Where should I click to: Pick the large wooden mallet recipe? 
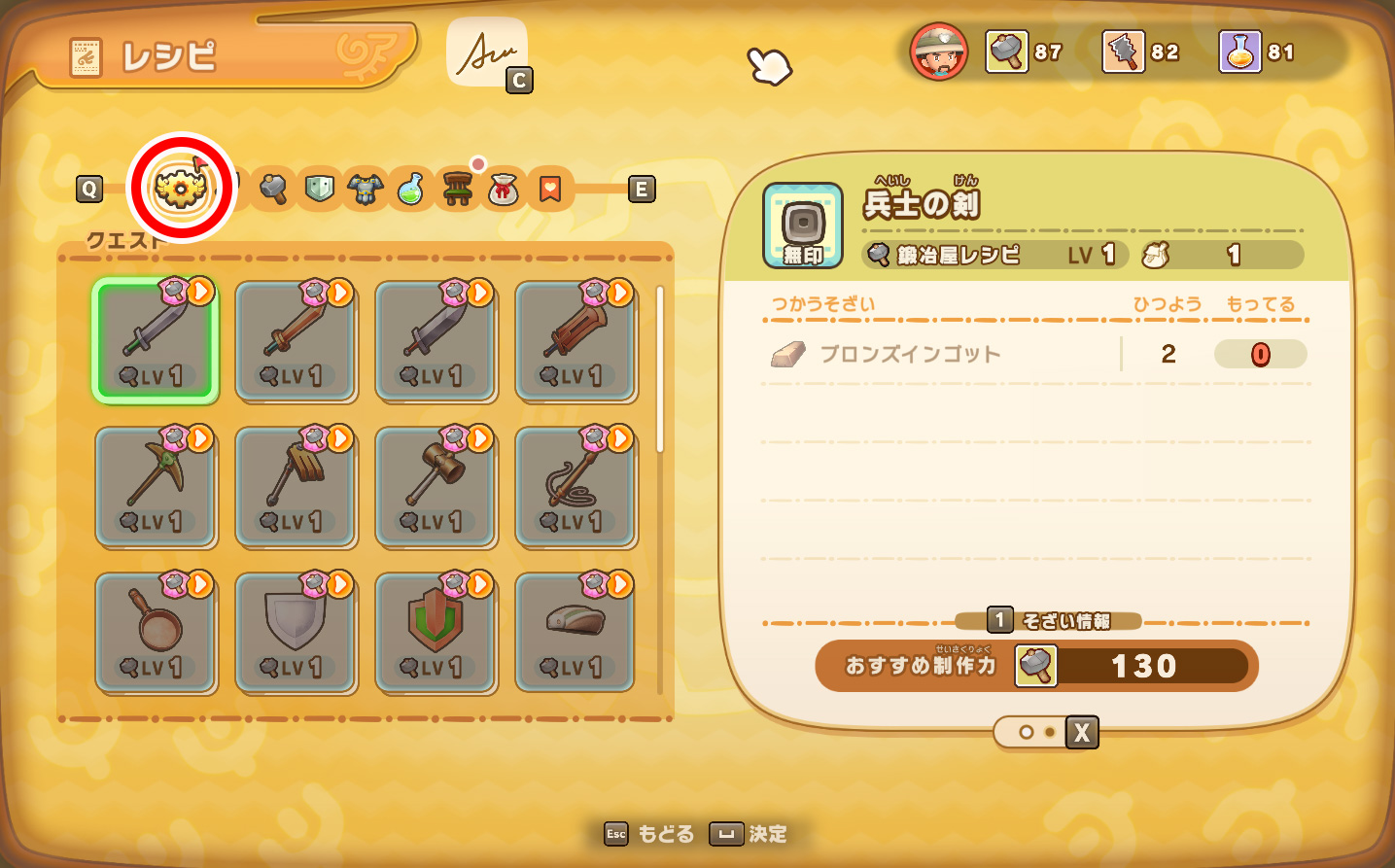436,486
